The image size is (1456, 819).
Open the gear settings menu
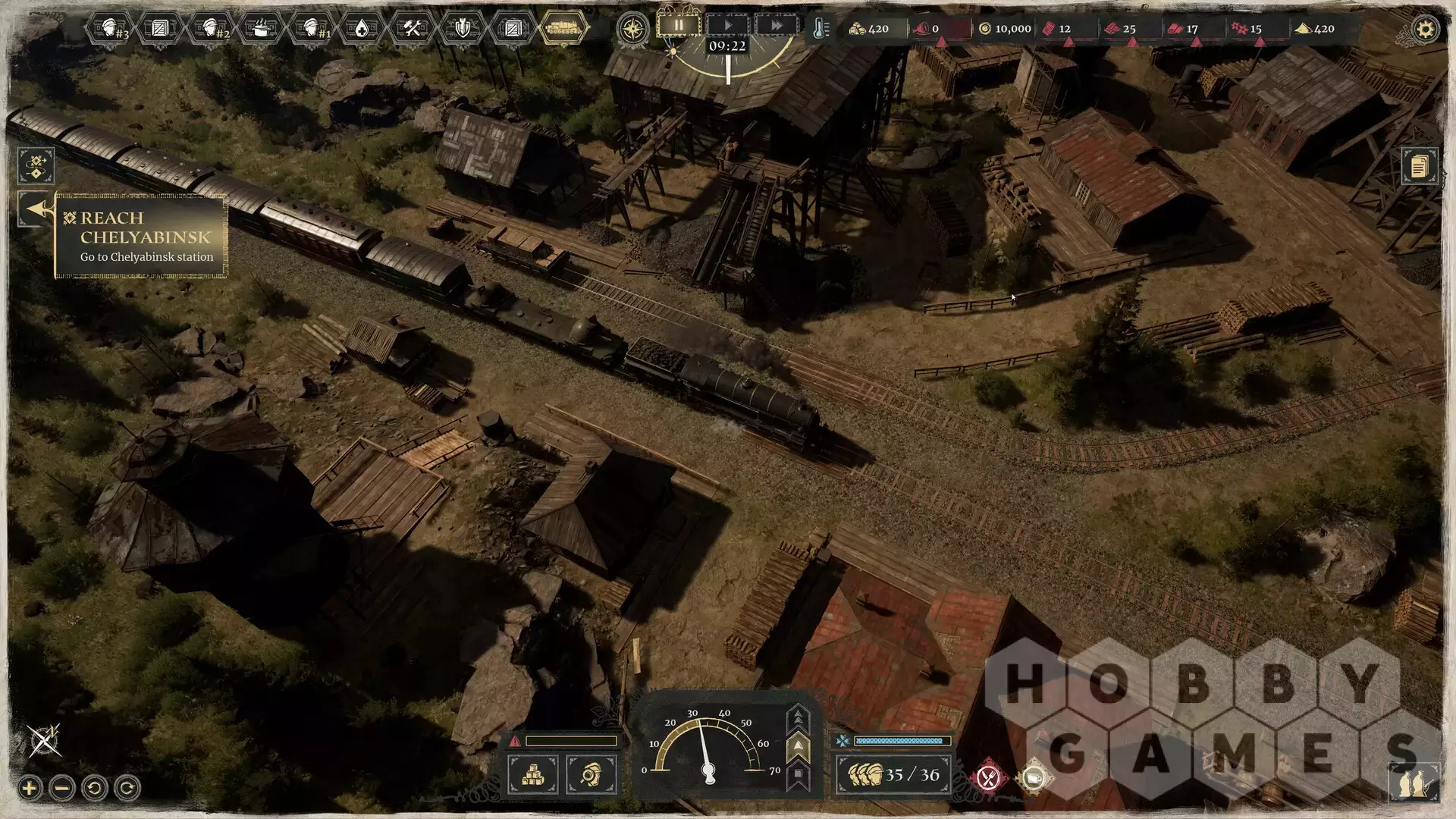click(1425, 30)
